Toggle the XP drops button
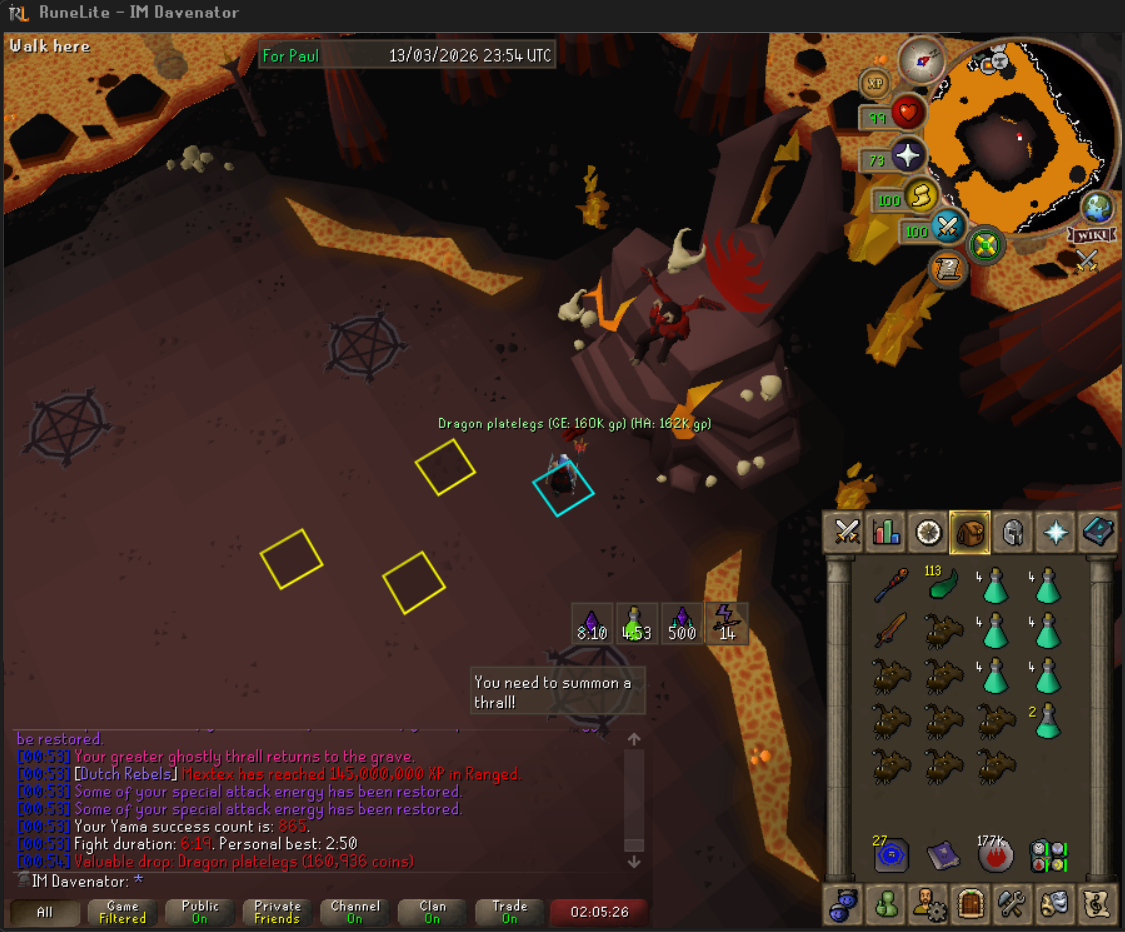This screenshot has height=932, width=1125. coord(875,83)
